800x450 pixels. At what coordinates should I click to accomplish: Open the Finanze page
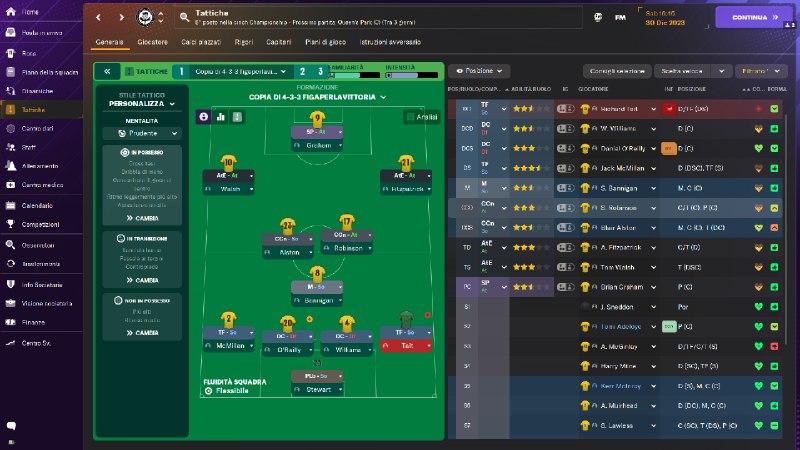coord(33,322)
